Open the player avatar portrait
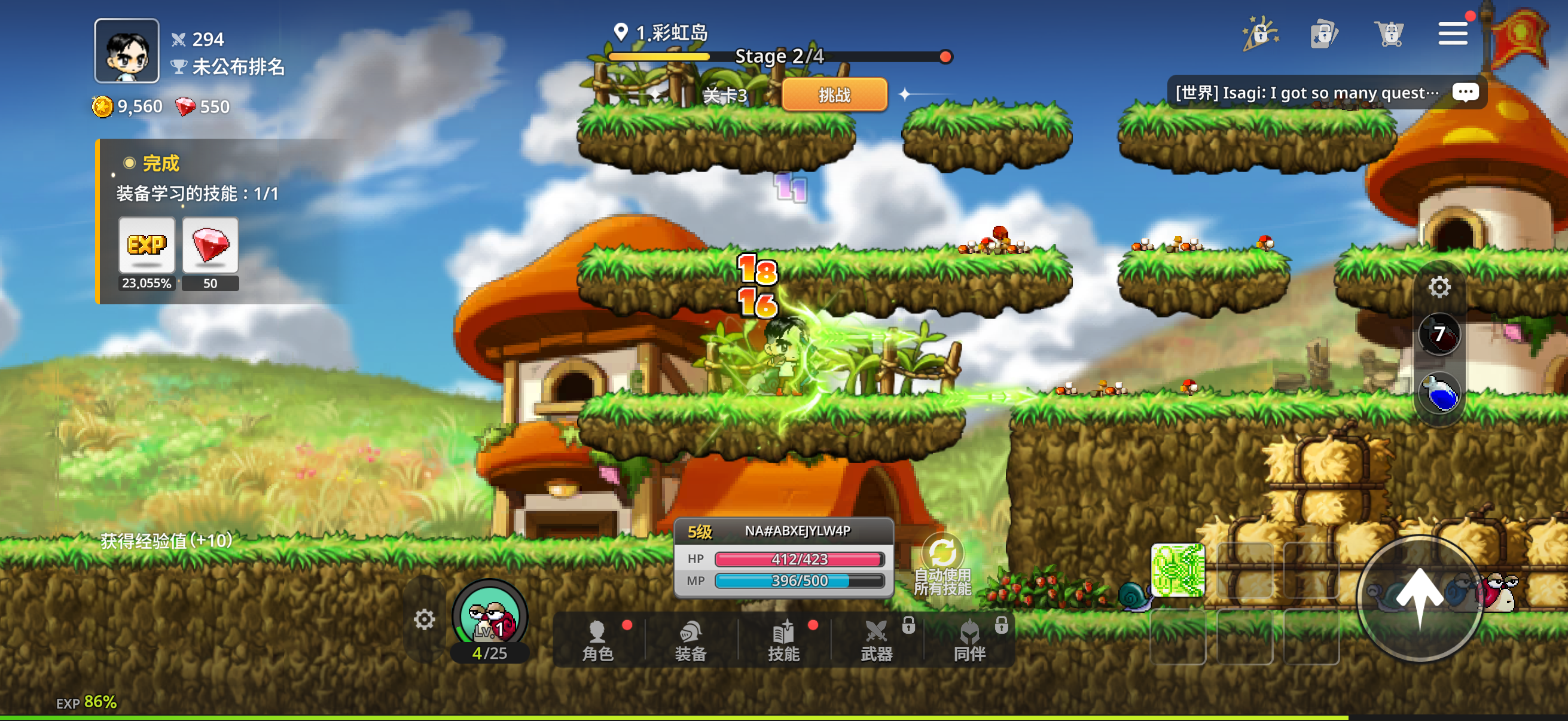Screen dimensions: 1568x721 click(127, 50)
